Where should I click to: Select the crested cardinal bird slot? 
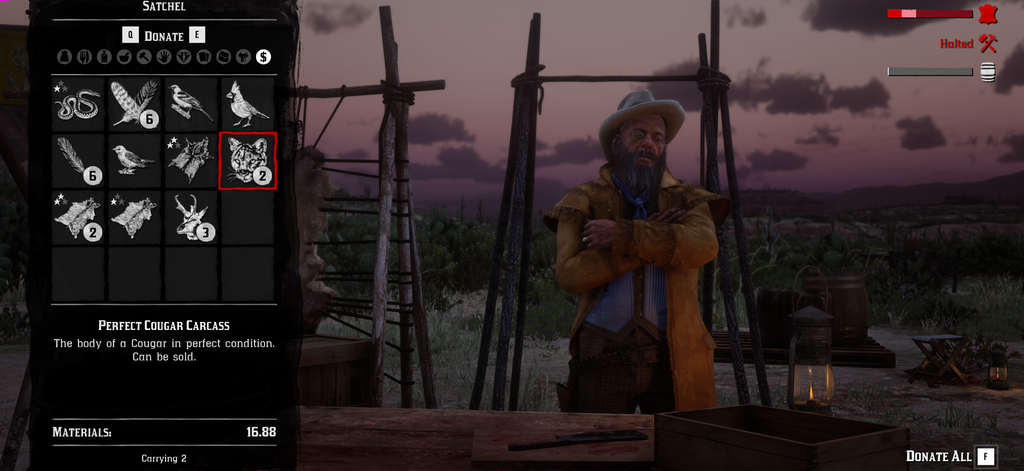(247, 104)
